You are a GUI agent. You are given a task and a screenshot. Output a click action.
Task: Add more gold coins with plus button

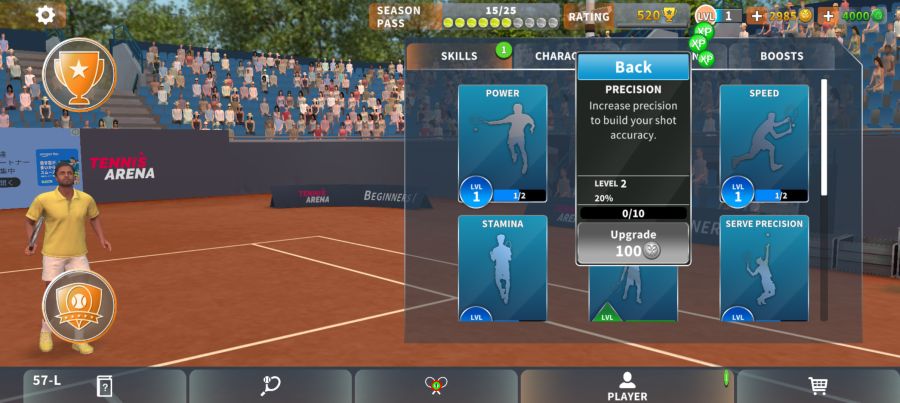point(756,16)
